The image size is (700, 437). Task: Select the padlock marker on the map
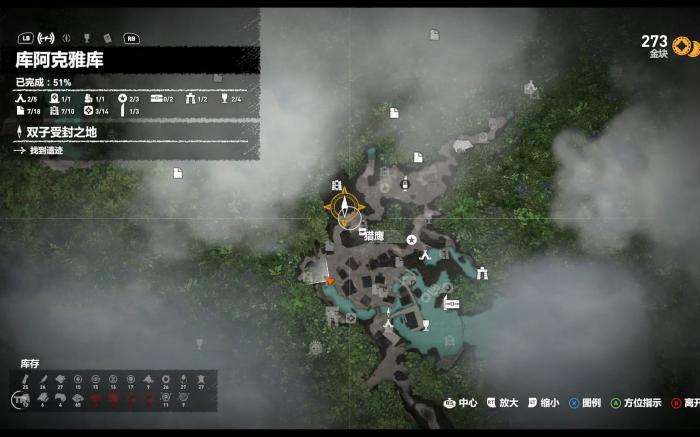coord(406,184)
